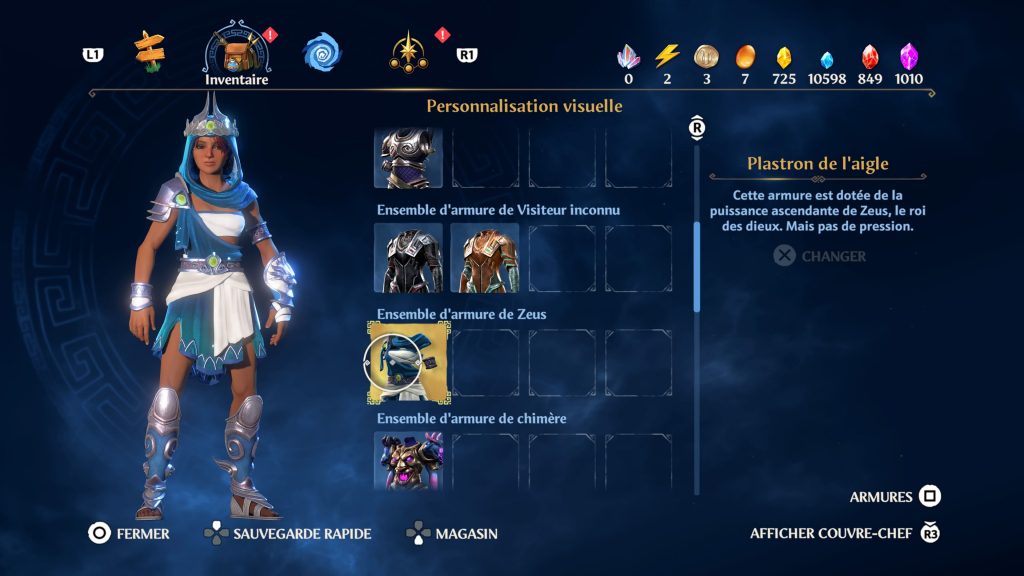Click the armor list scrollbar
1024x576 pixels.
coord(697,266)
